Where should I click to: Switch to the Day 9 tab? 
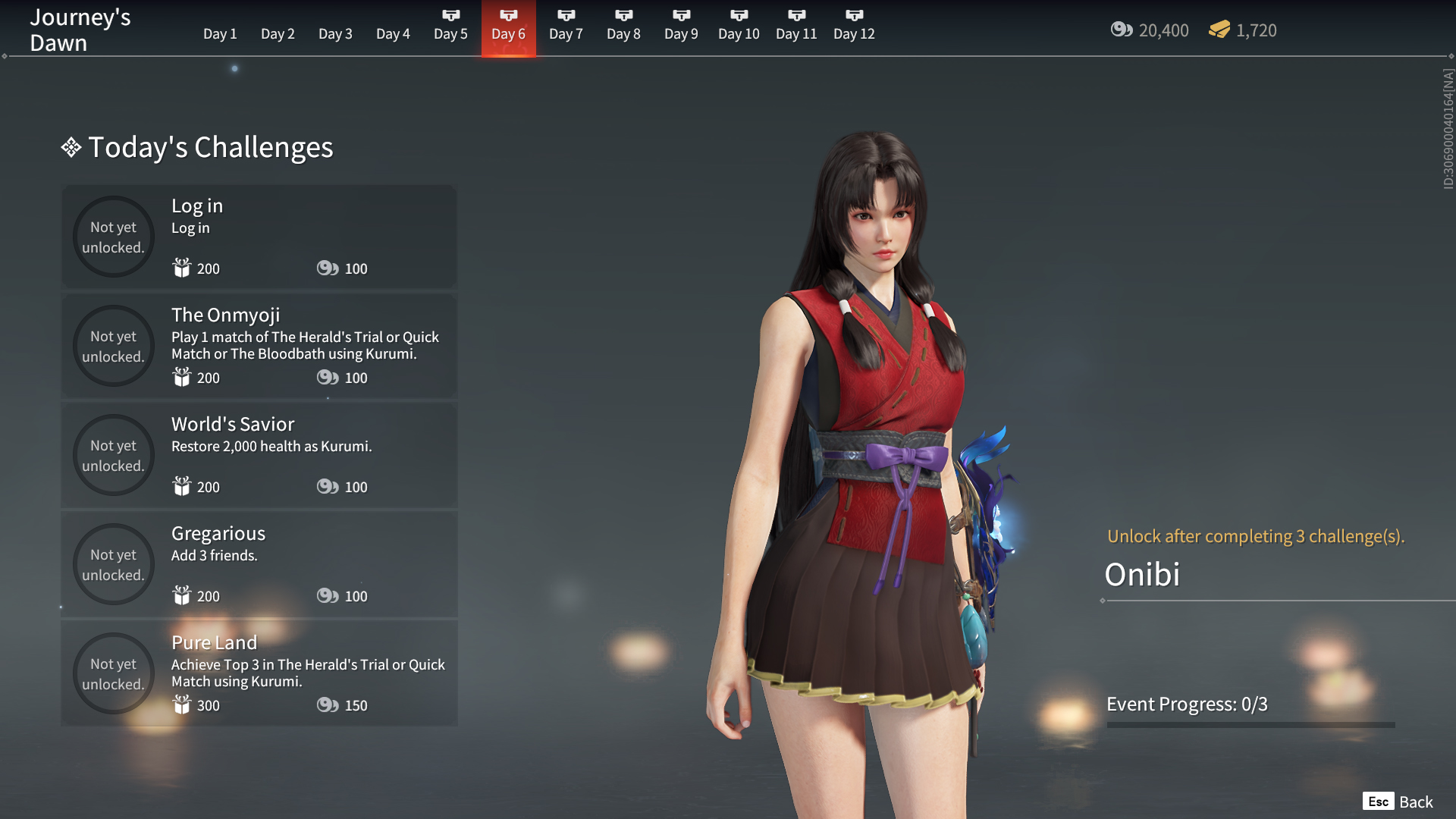coord(681,29)
